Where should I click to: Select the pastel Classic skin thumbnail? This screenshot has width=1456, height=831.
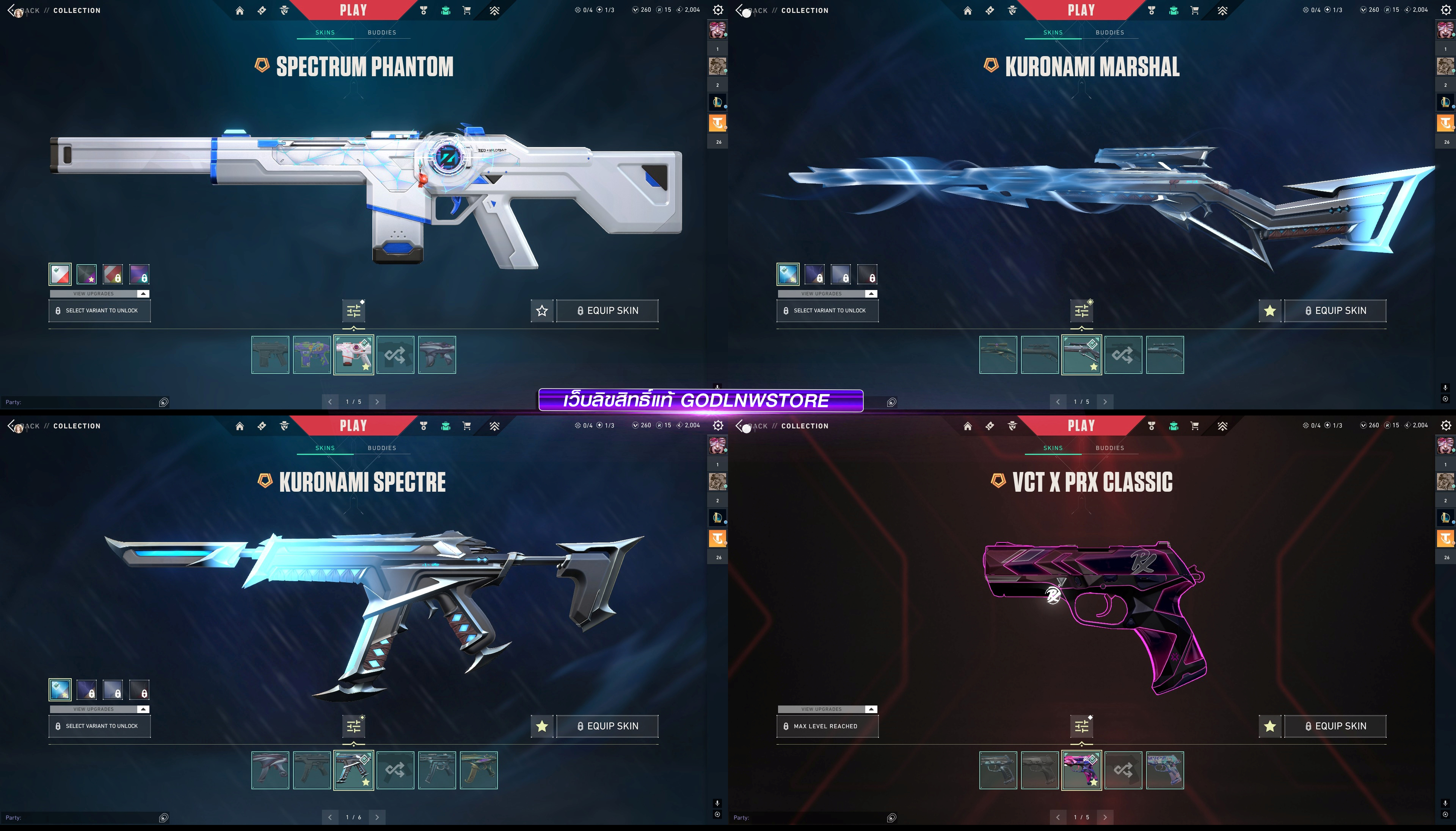point(1164,770)
